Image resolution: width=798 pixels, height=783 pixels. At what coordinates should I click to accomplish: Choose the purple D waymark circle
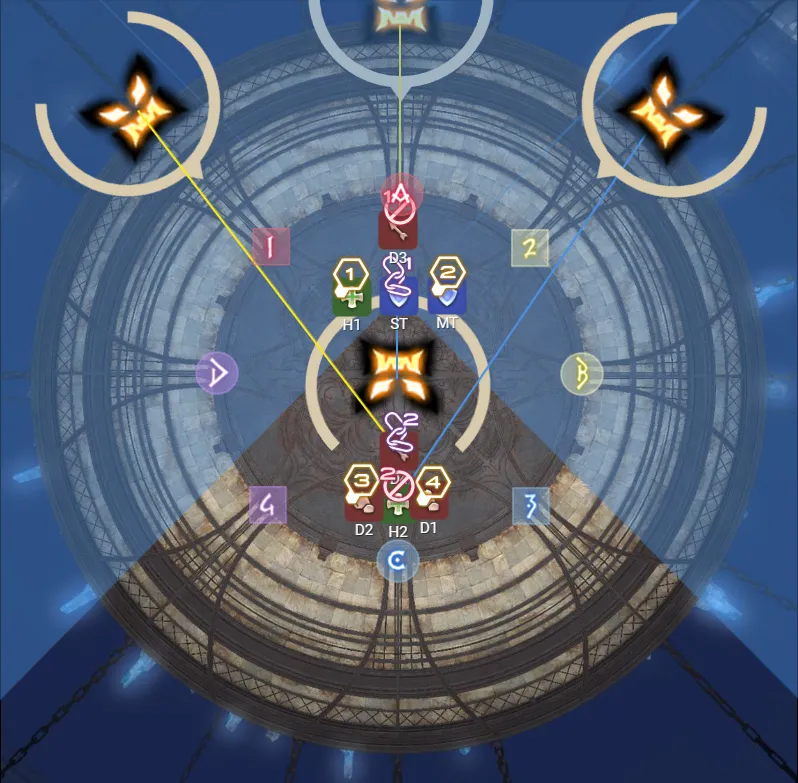click(218, 373)
